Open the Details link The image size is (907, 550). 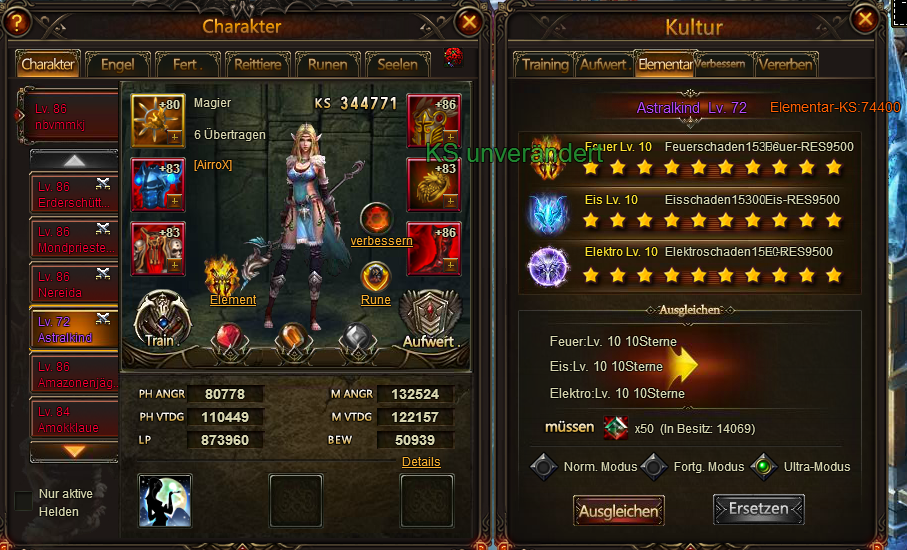click(421, 462)
